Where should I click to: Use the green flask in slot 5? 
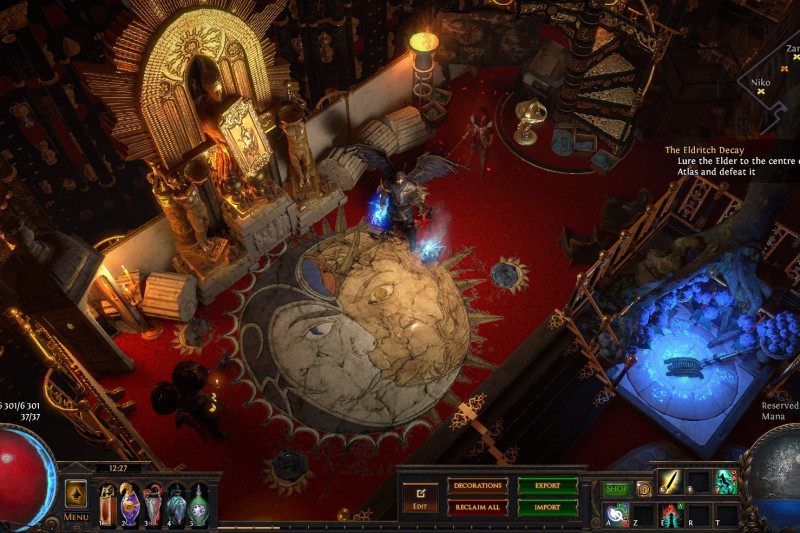[199, 504]
